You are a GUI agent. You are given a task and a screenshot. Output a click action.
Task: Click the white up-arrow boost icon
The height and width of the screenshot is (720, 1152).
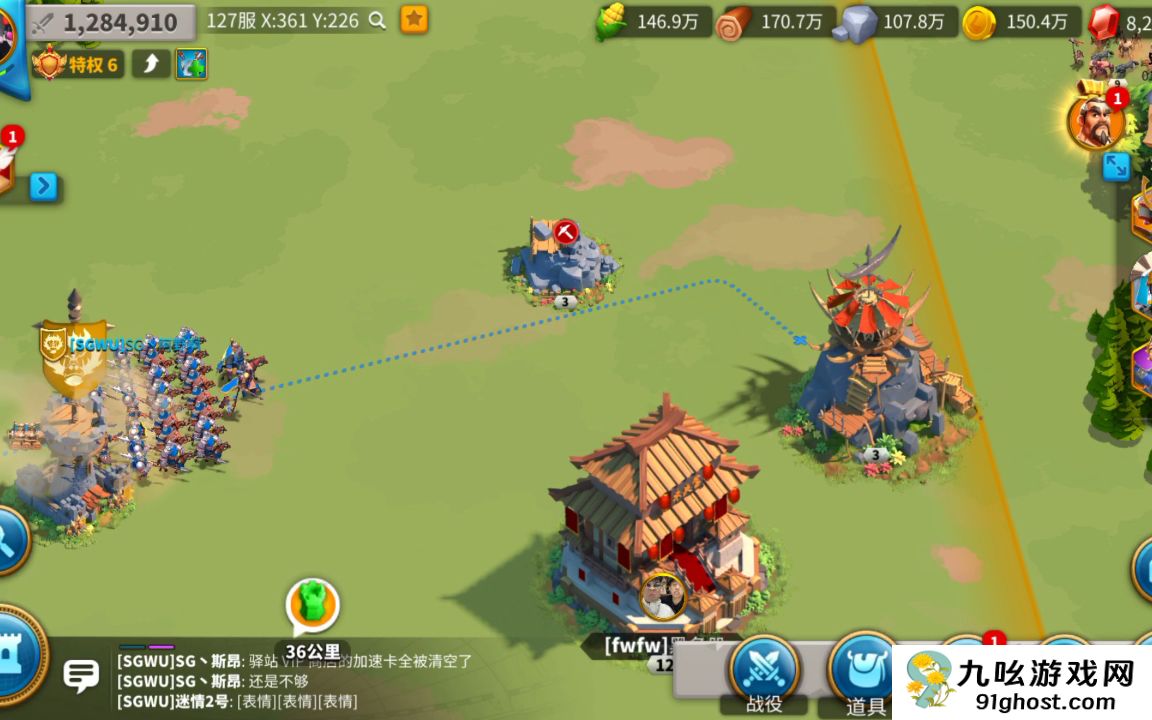(151, 64)
